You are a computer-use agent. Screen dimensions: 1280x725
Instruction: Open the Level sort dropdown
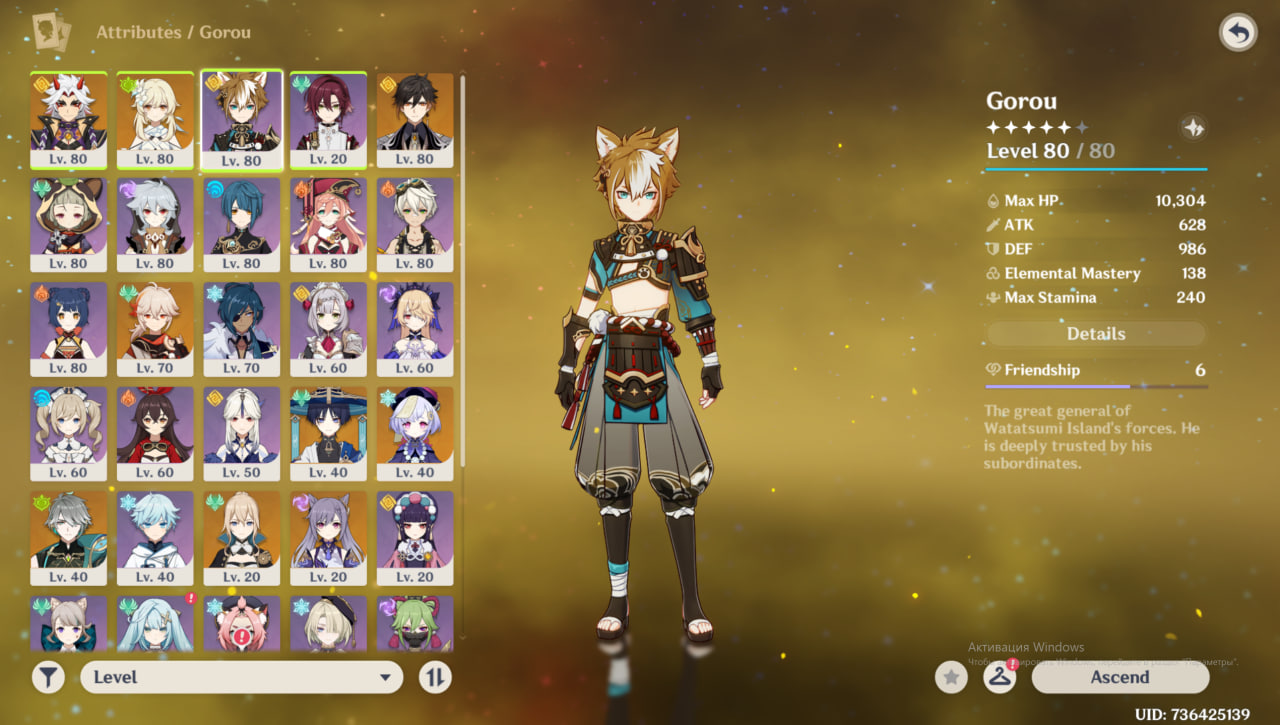coord(241,677)
